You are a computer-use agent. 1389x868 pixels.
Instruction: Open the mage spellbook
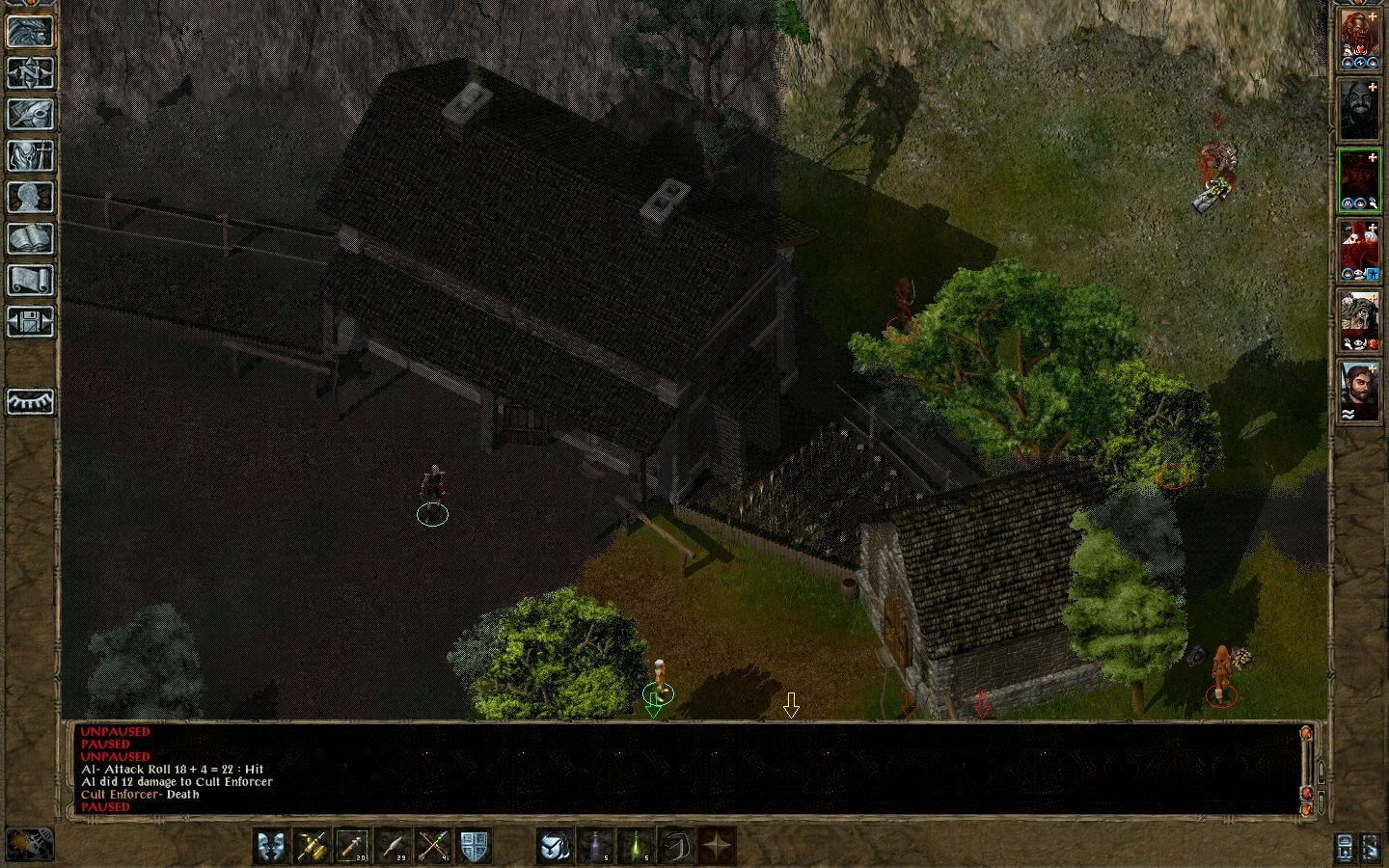(31, 238)
